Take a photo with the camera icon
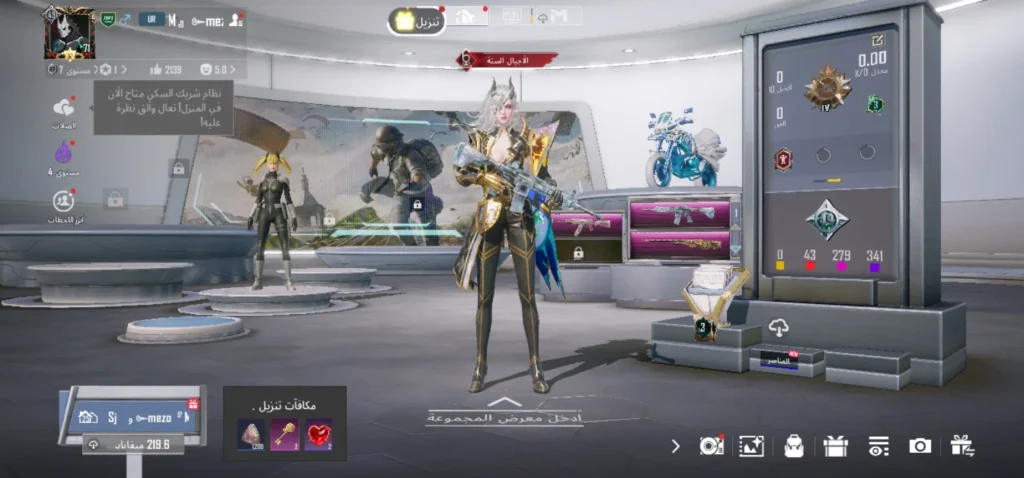Viewport: 1024px width, 478px height. click(x=920, y=446)
